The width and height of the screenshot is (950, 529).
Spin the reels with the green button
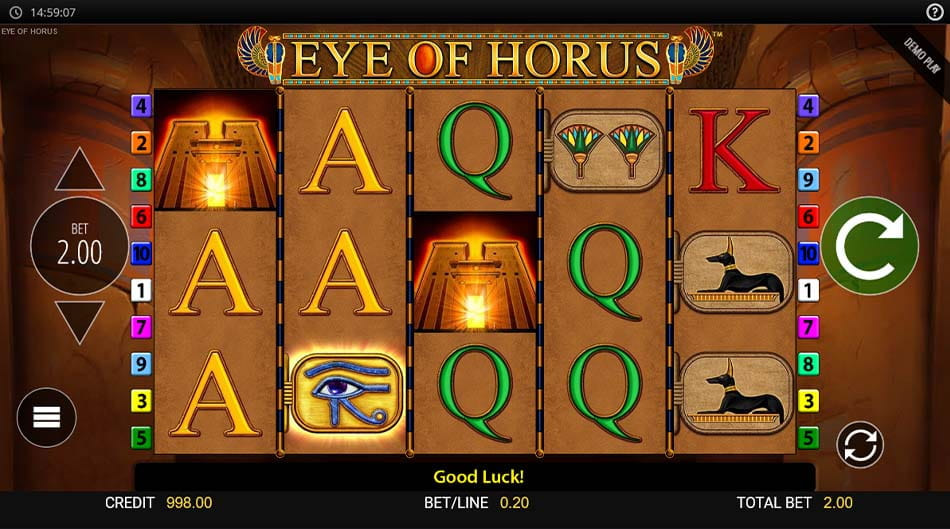(870, 246)
